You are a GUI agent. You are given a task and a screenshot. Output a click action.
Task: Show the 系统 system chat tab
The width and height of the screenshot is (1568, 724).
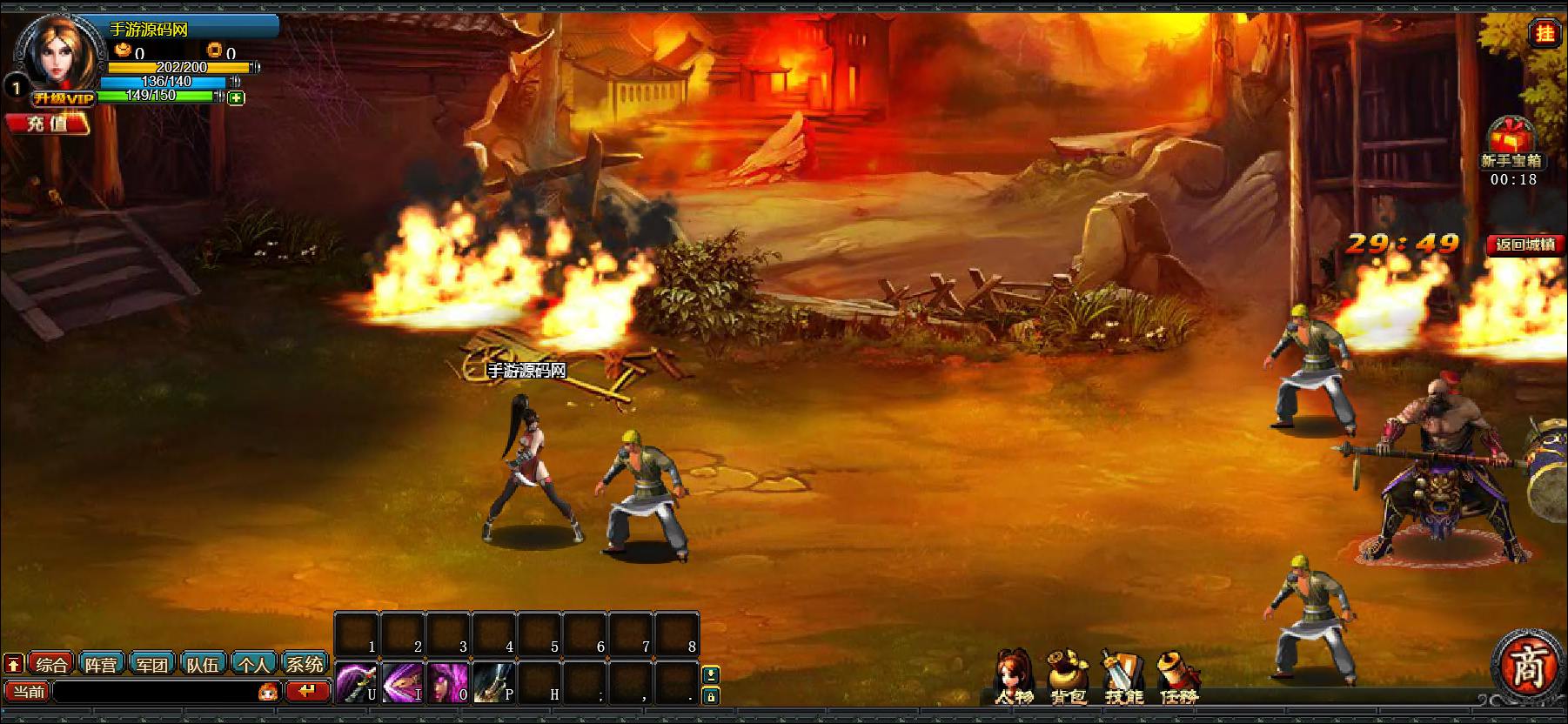coord(305,665)
